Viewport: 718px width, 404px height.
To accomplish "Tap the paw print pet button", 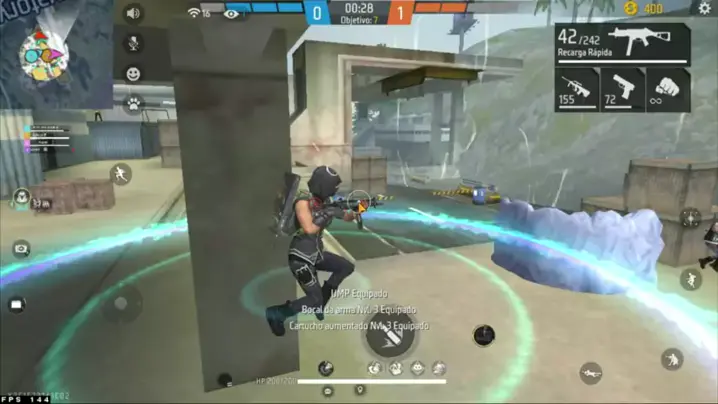I will click(132, 103).
